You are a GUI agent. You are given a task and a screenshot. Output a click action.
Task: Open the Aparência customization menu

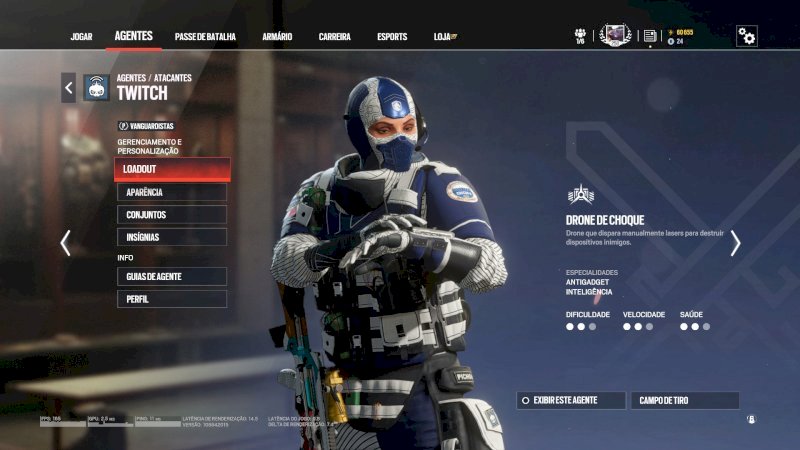tap(172, 192)
